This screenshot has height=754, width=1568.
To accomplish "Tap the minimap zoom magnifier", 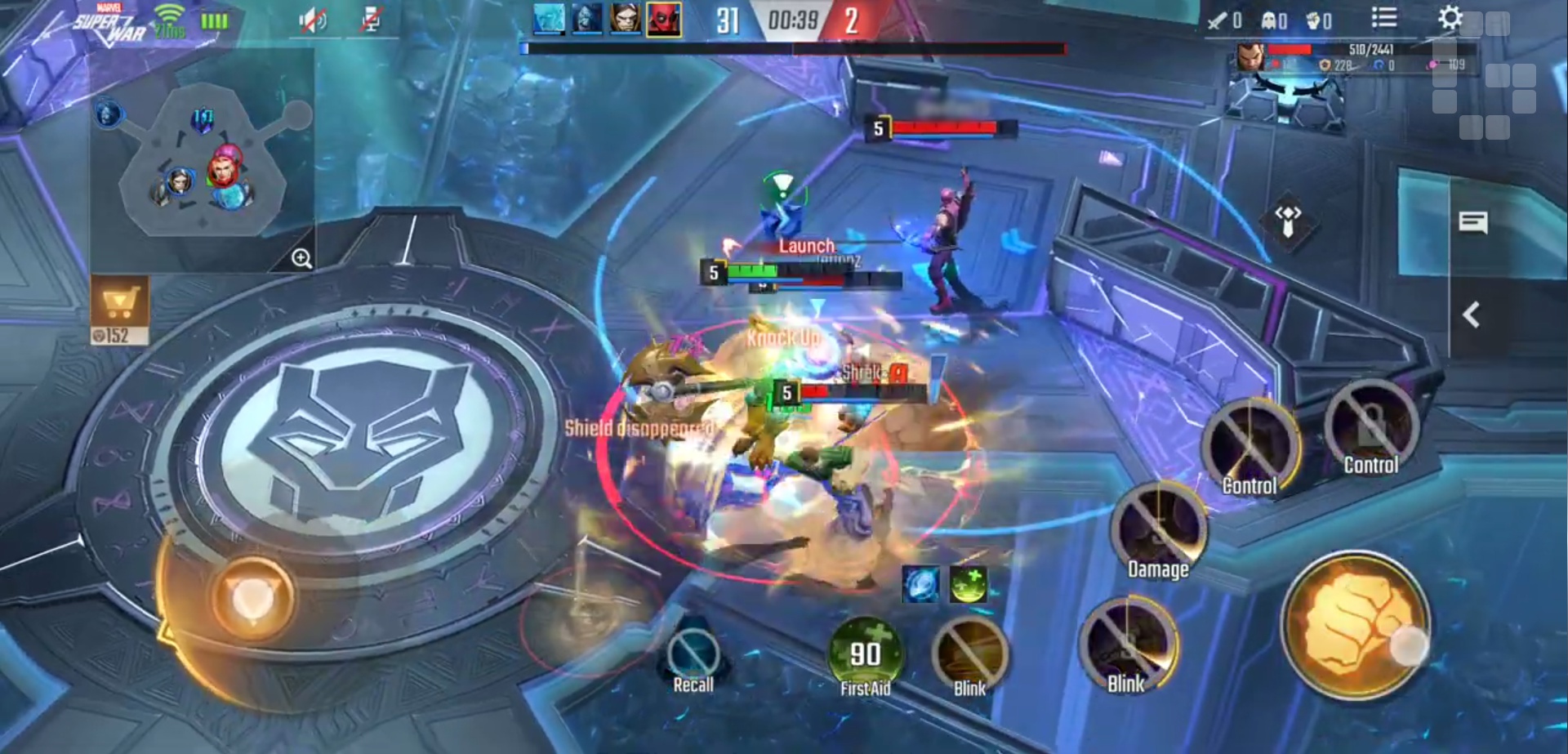I will [301, 259].
